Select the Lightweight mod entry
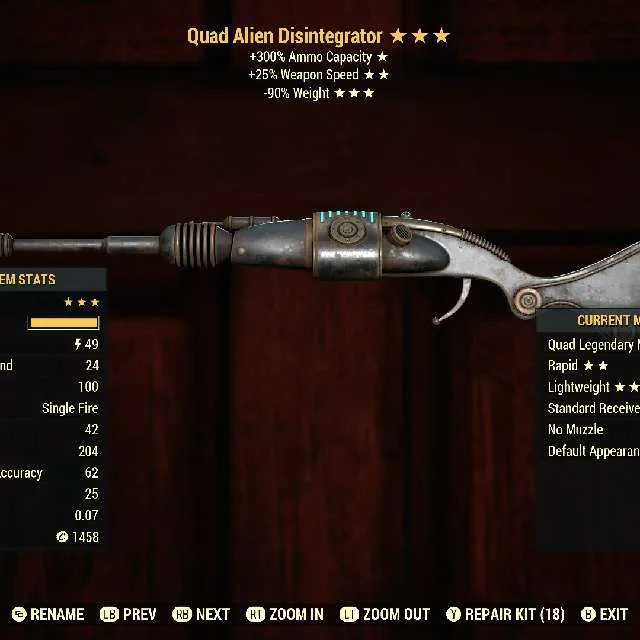Image resolution: width=640 pixels, height=640 pixels. point(592,387)
